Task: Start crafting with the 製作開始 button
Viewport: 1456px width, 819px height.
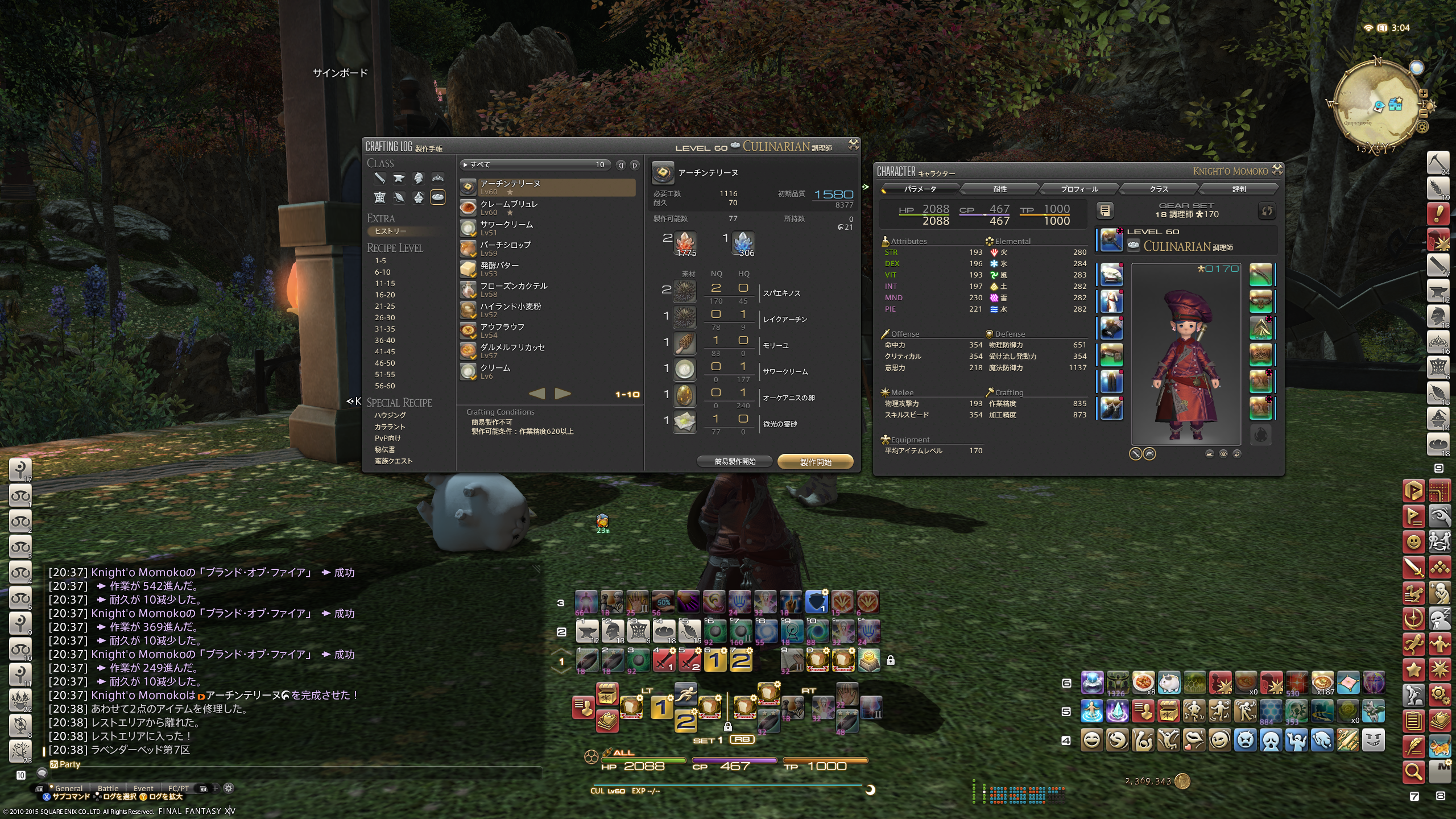Action: [815, 462]
